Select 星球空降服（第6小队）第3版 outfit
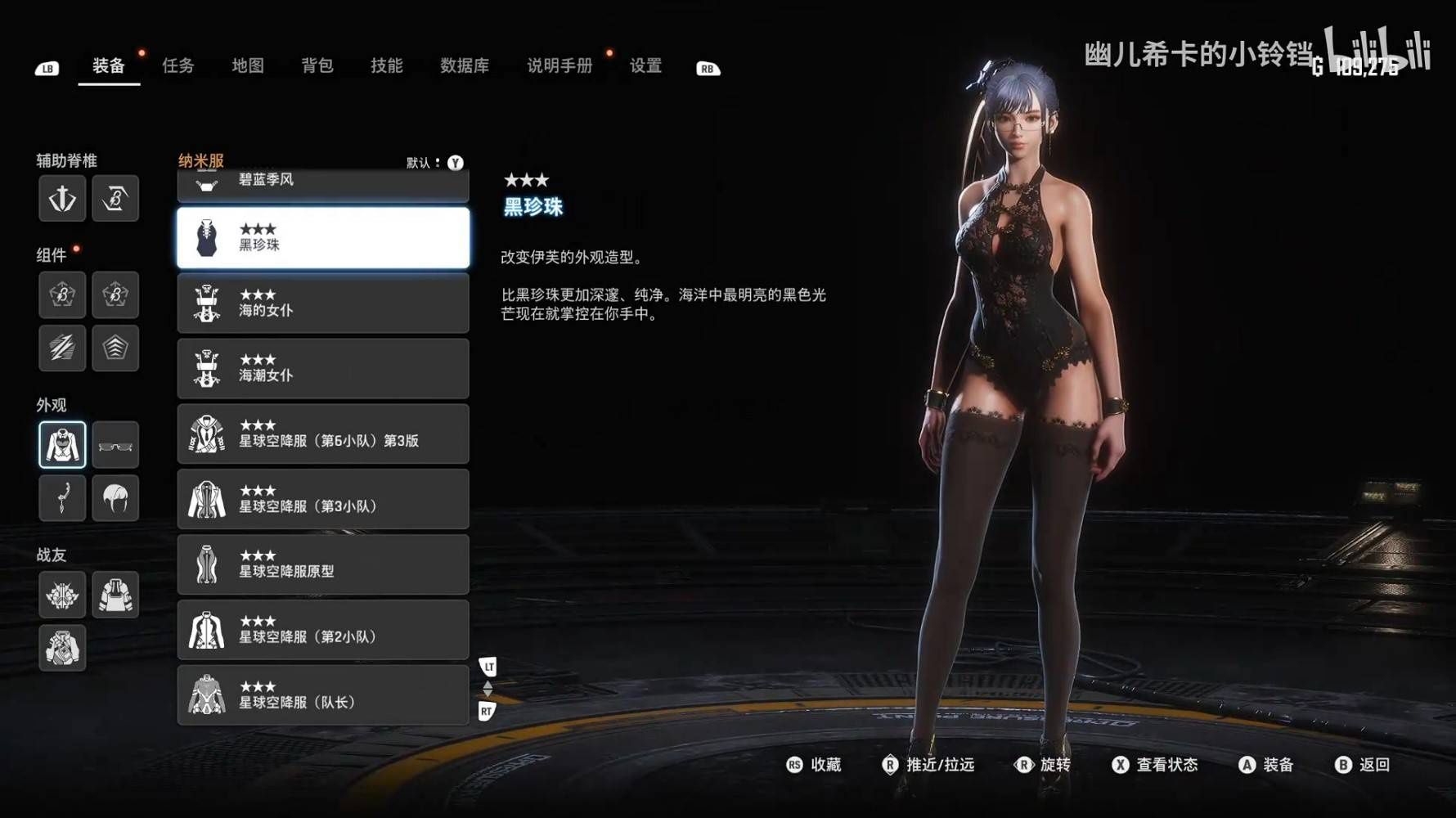Image resolution: width=1456 pixels, height=818 pixels. (x=323, y=434)
